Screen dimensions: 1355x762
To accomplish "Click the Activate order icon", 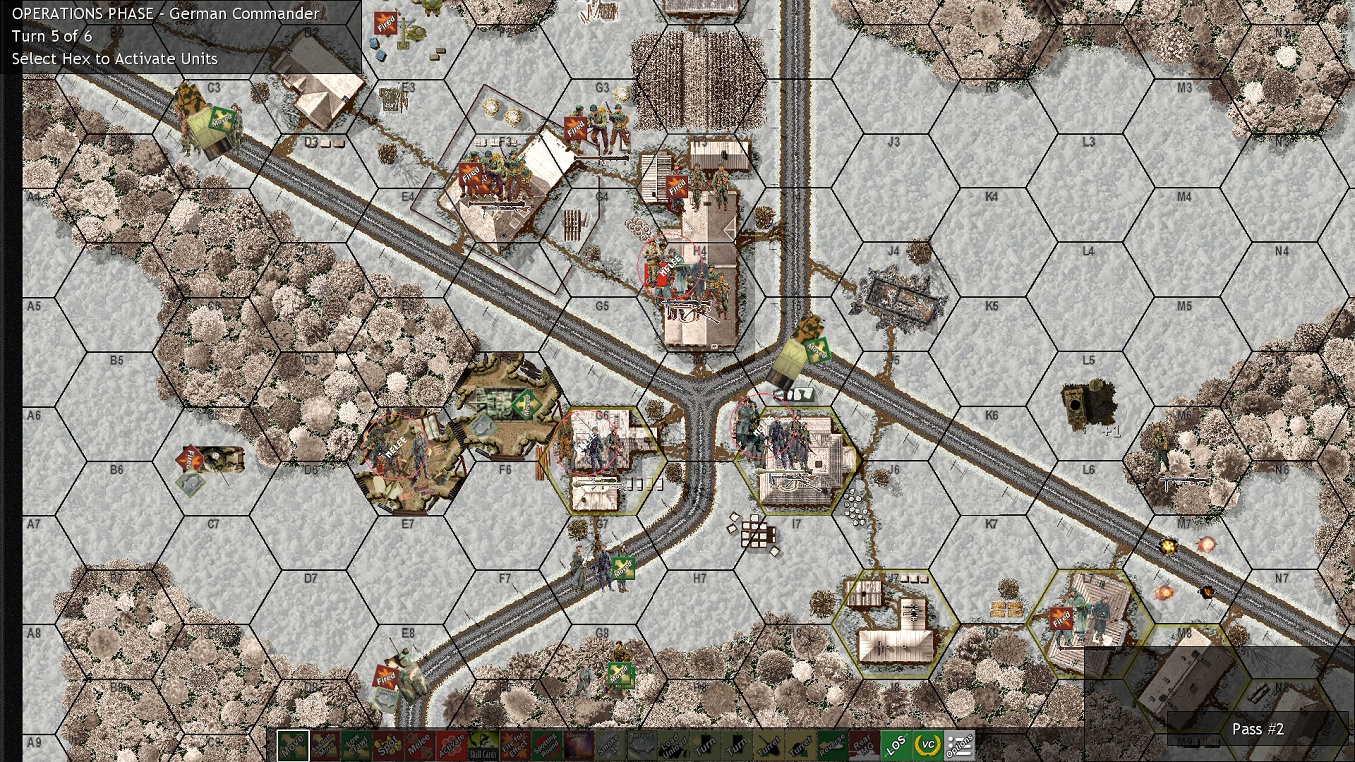I will [452, 743].
